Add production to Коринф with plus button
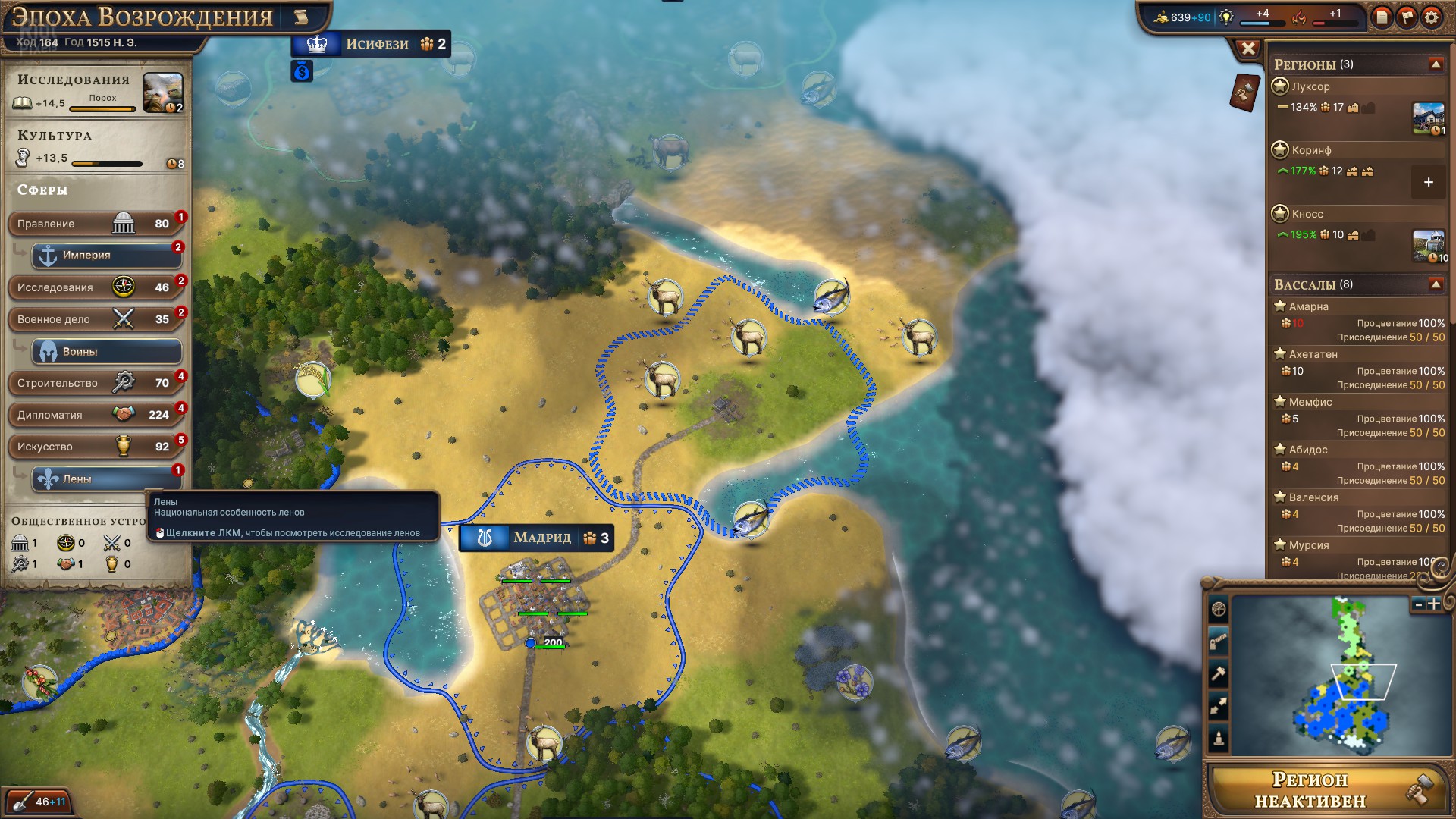Viewport: 1456px width, 819px height. point(1428,183)
